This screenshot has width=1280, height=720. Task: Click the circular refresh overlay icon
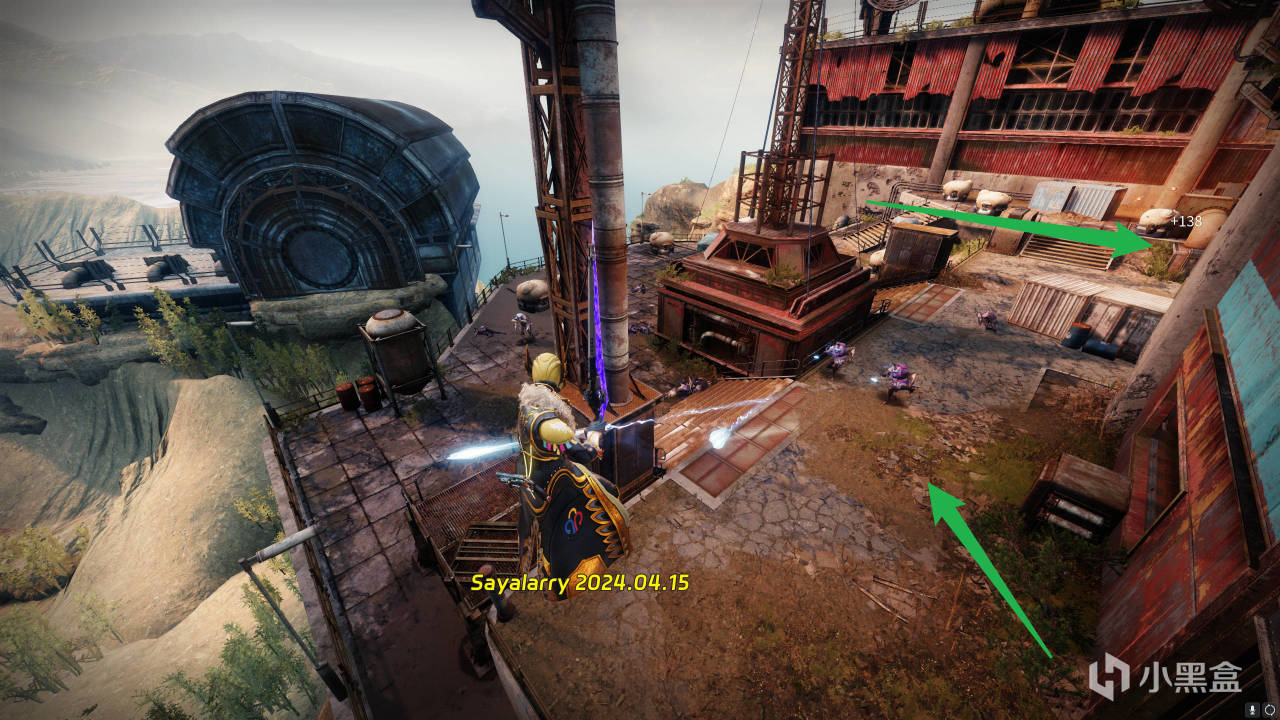click(1270, 710)
